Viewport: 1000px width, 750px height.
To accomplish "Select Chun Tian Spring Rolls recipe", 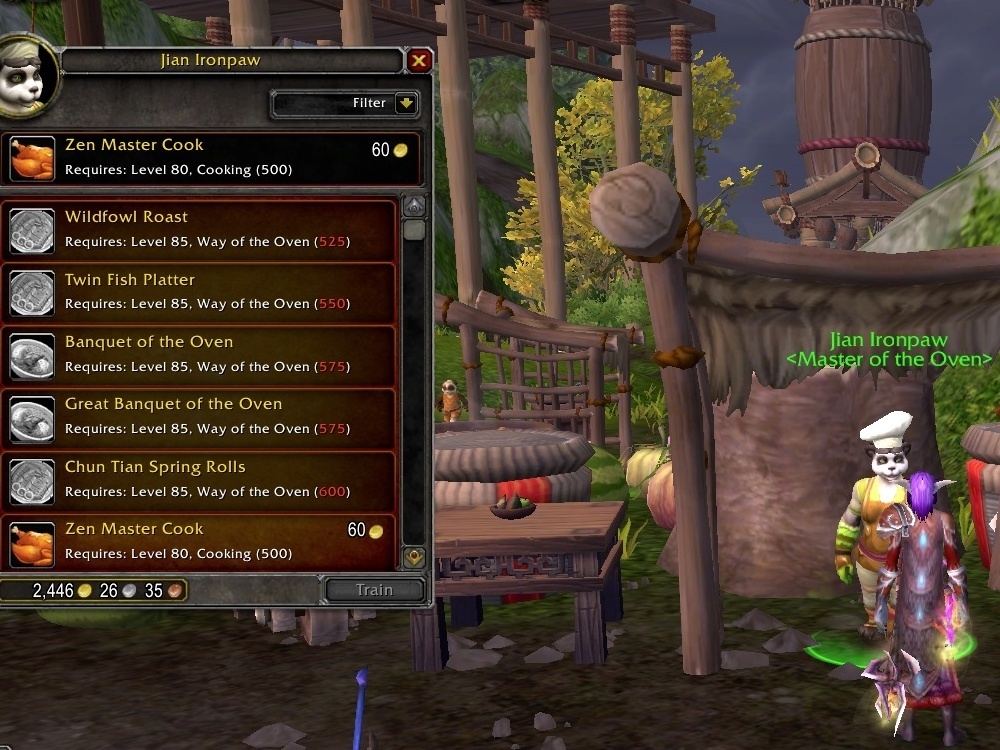I will [x=200, y=480].
